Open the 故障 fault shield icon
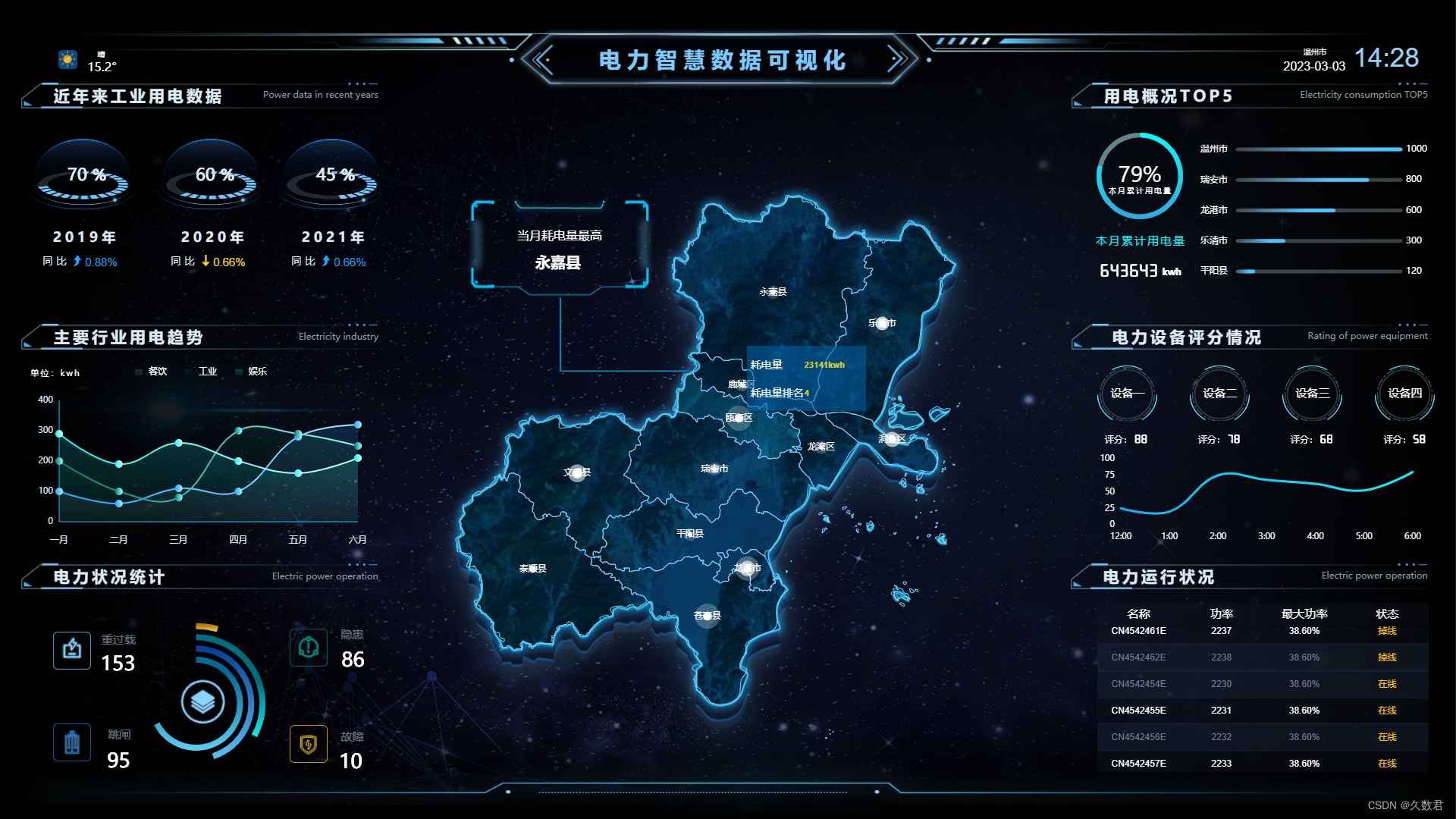 point(309,744)
